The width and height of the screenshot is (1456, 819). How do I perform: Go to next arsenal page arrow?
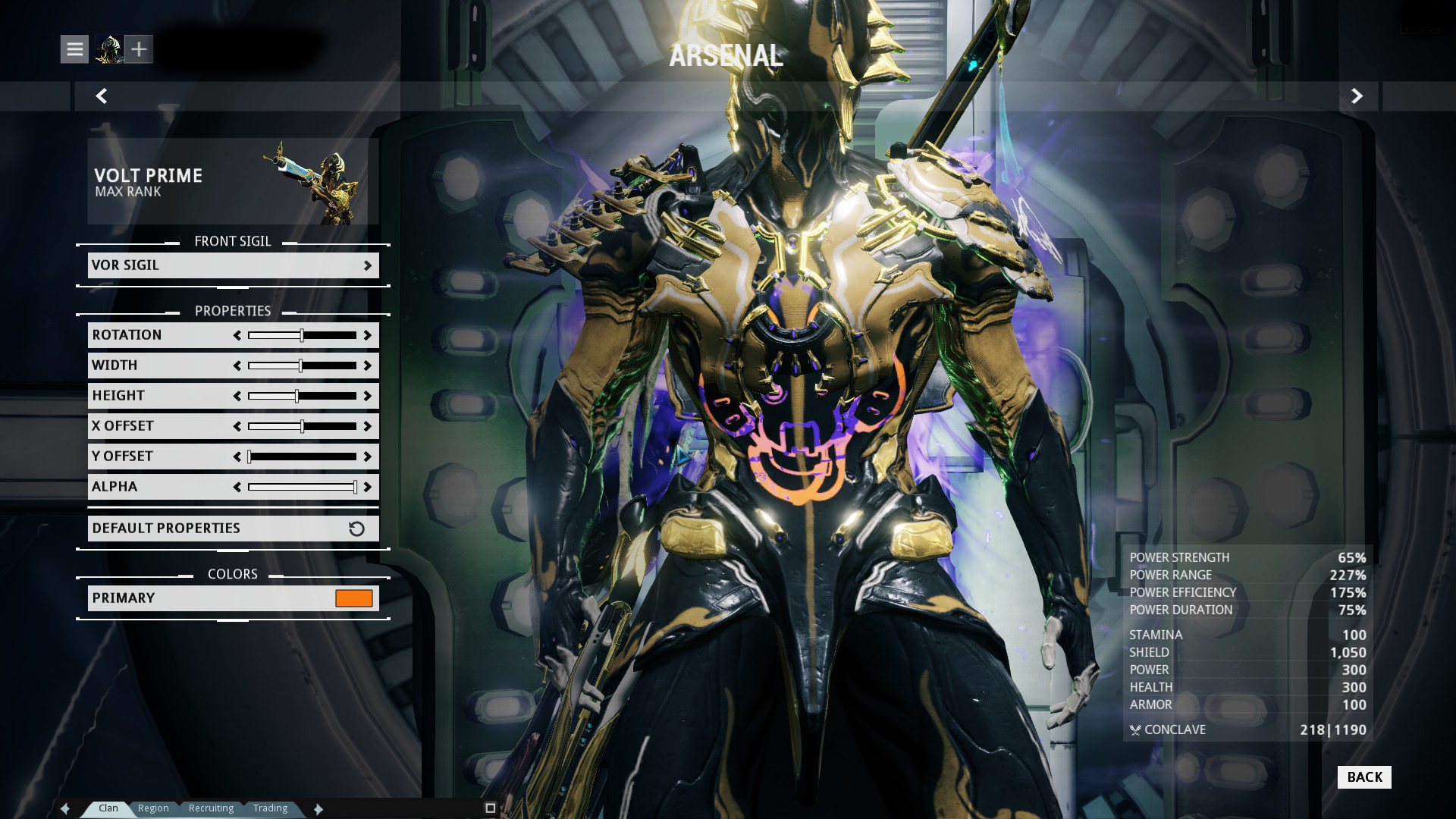click(1357, 96)
